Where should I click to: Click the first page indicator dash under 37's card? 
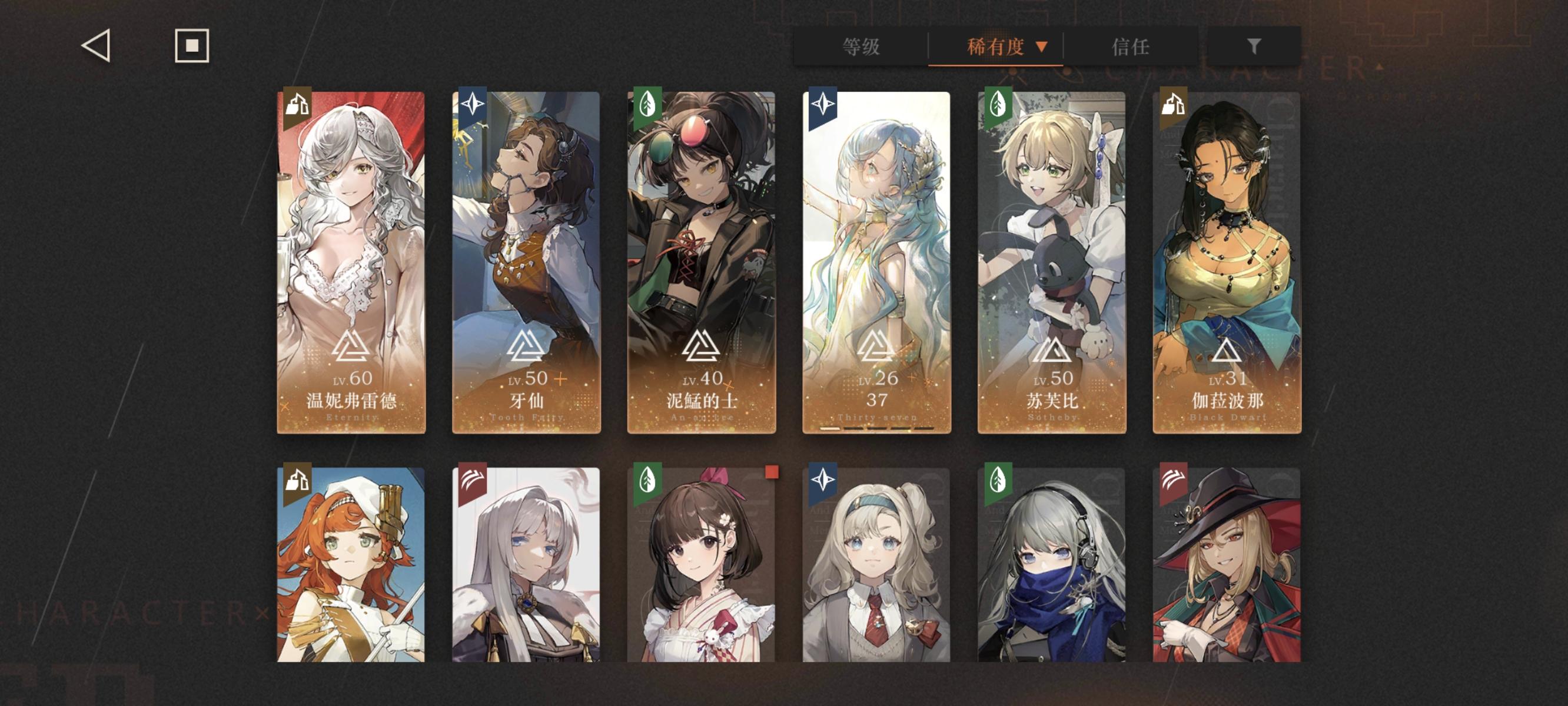[x=829, y=430]
